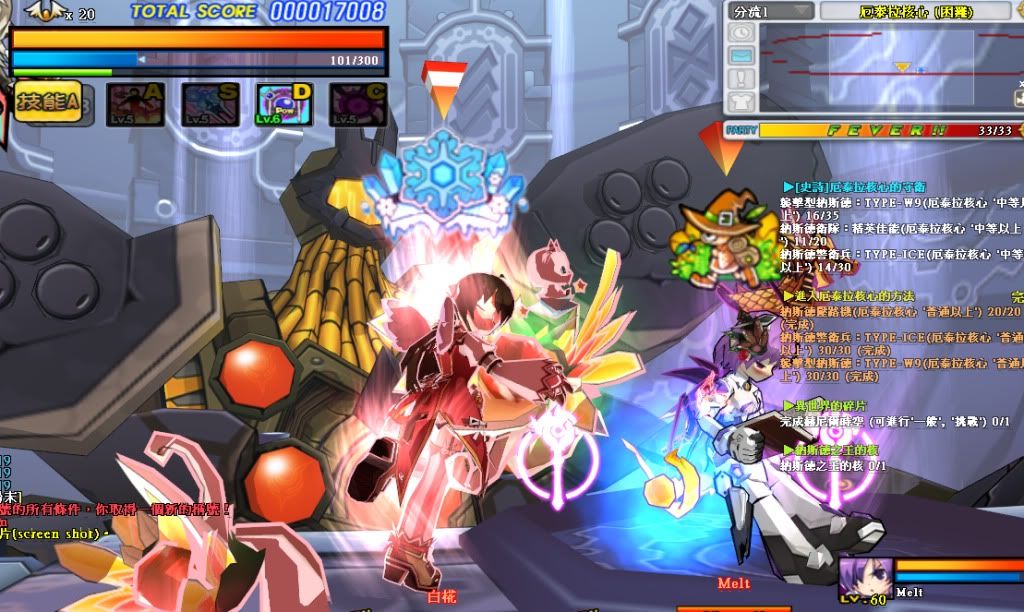Viewport: 1024px width, 612px height.
Task: Open the exclamation mark alert icon
Action: [741, 78]
